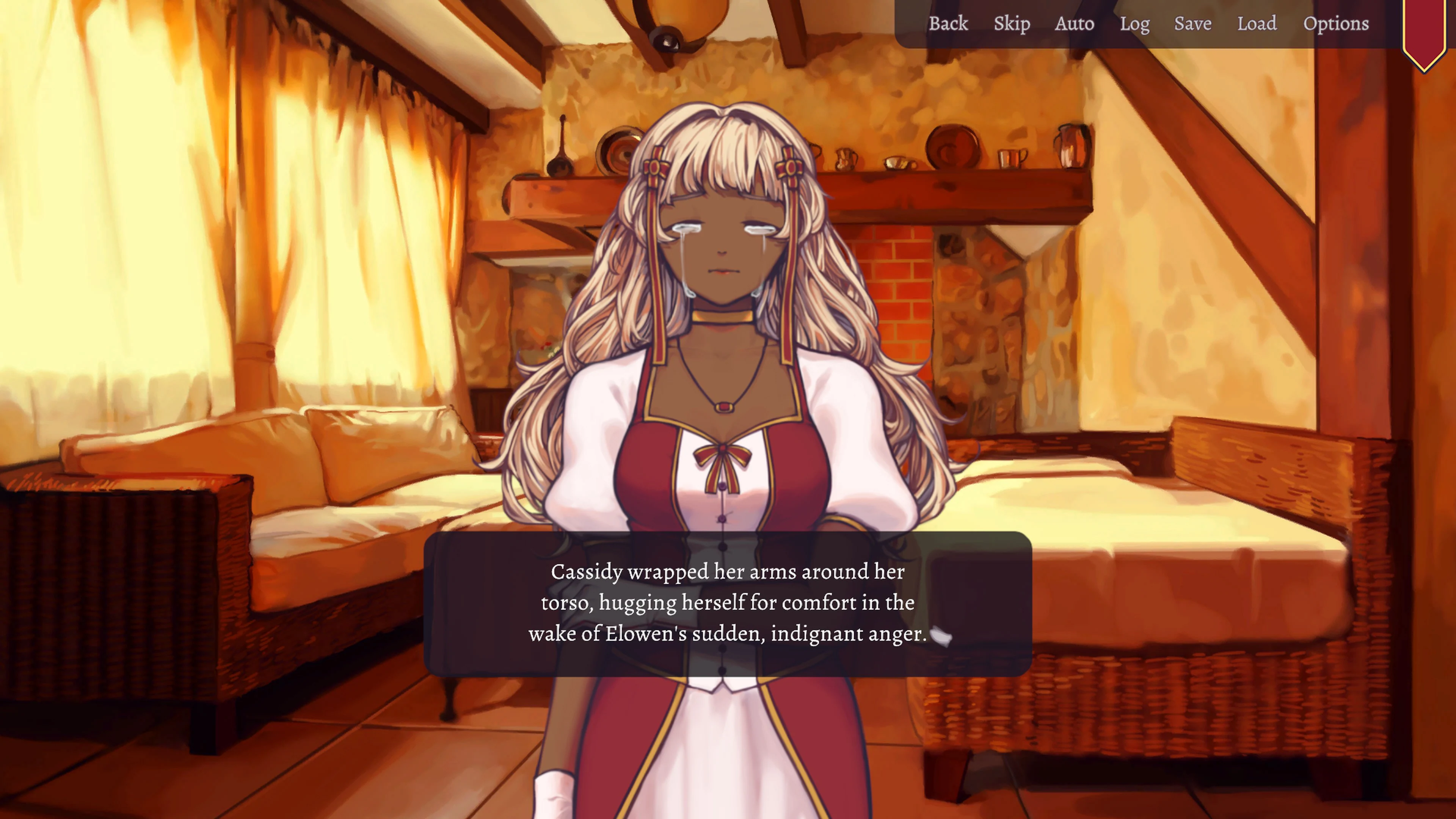Select Load from the quick menu bar
The image size is (1456, 819).
point(1258,24)
